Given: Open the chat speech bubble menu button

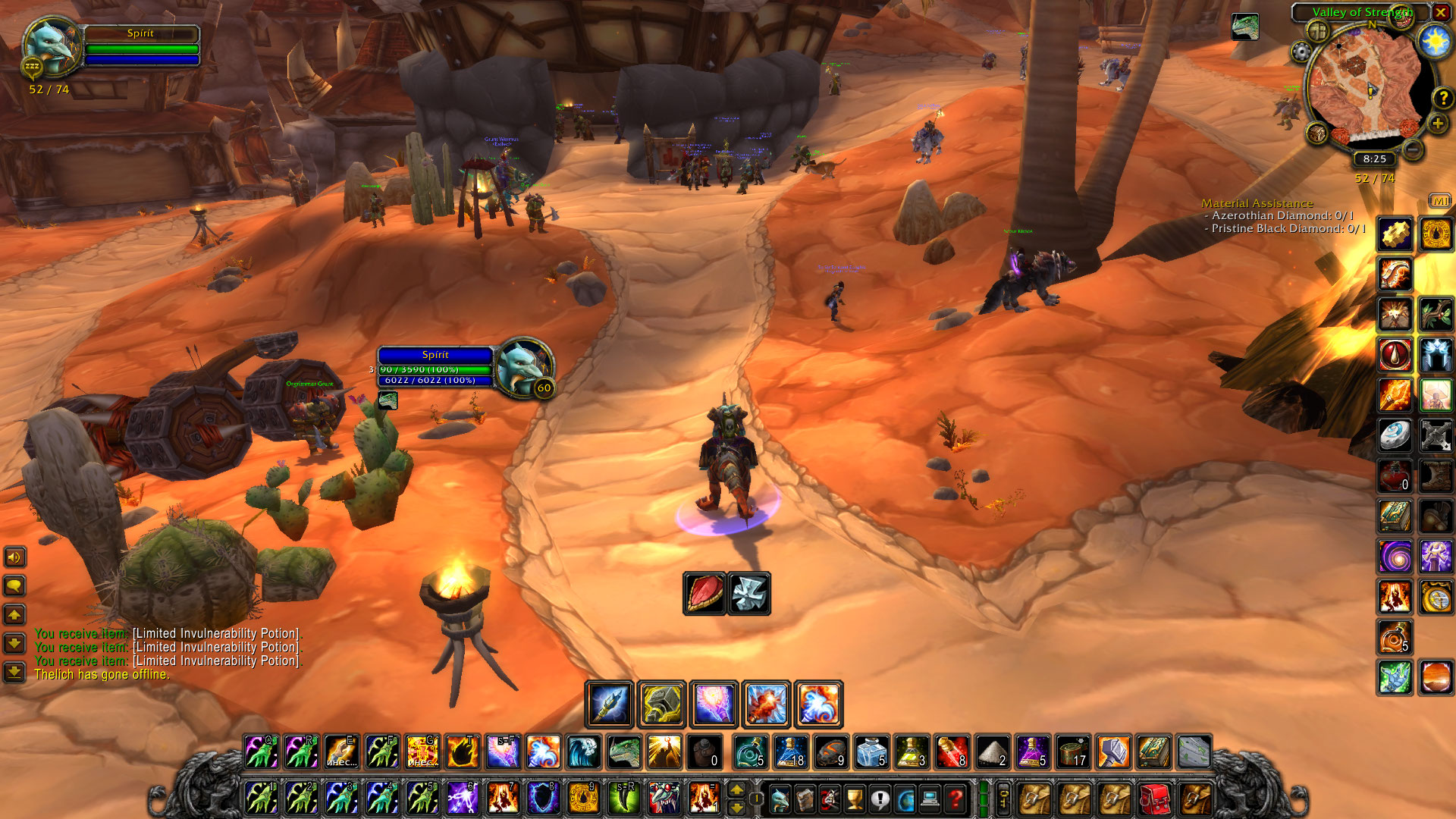Looking at the screenshot, I should pyautogui.click(x=14, y=586).
